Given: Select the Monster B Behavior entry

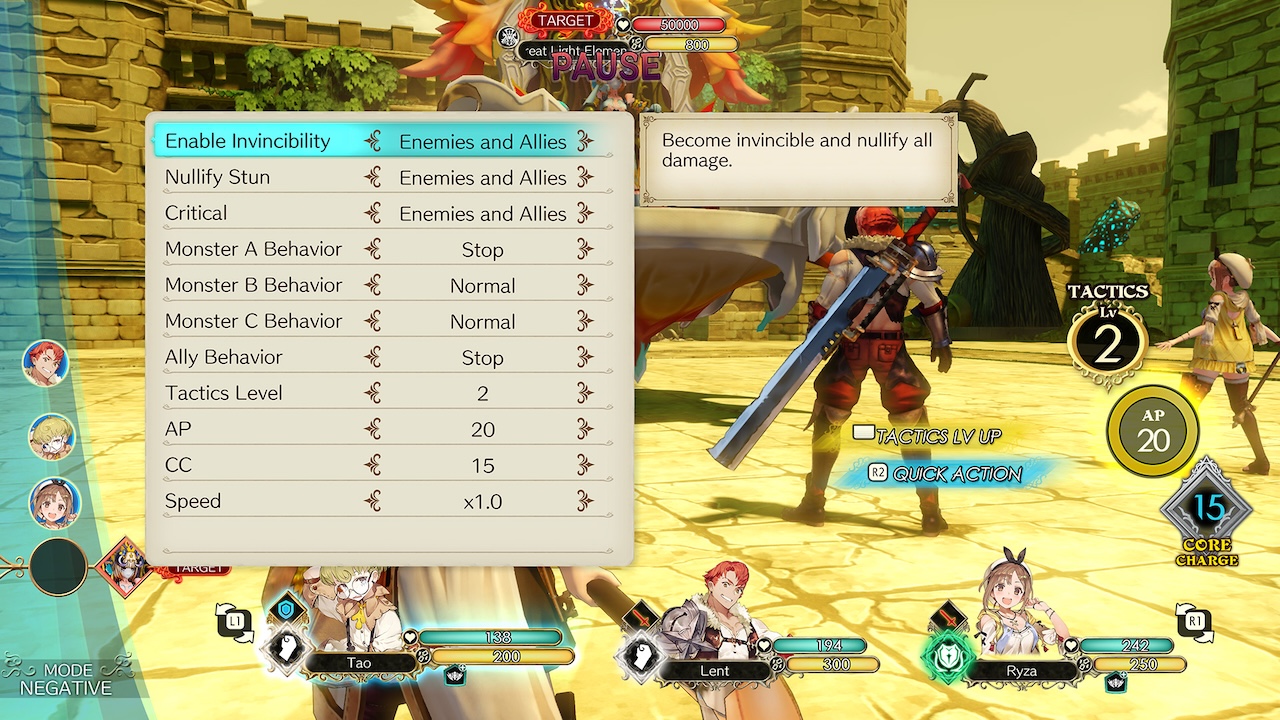Looking at the screenshot, I should click(253, 285).
